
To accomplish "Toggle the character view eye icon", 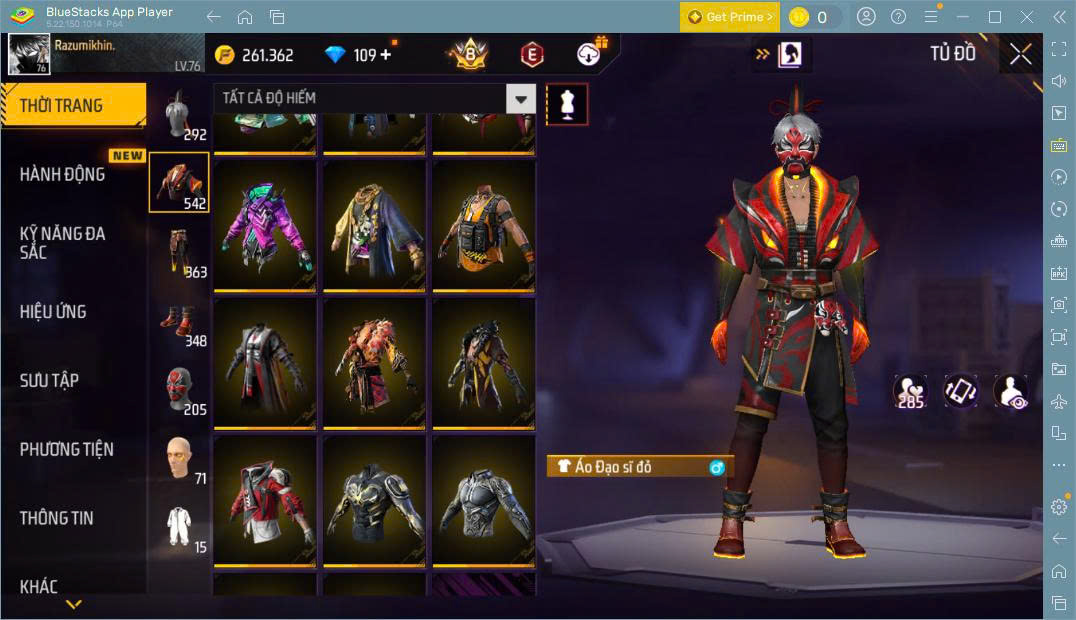I will (x=1011, y=391).
